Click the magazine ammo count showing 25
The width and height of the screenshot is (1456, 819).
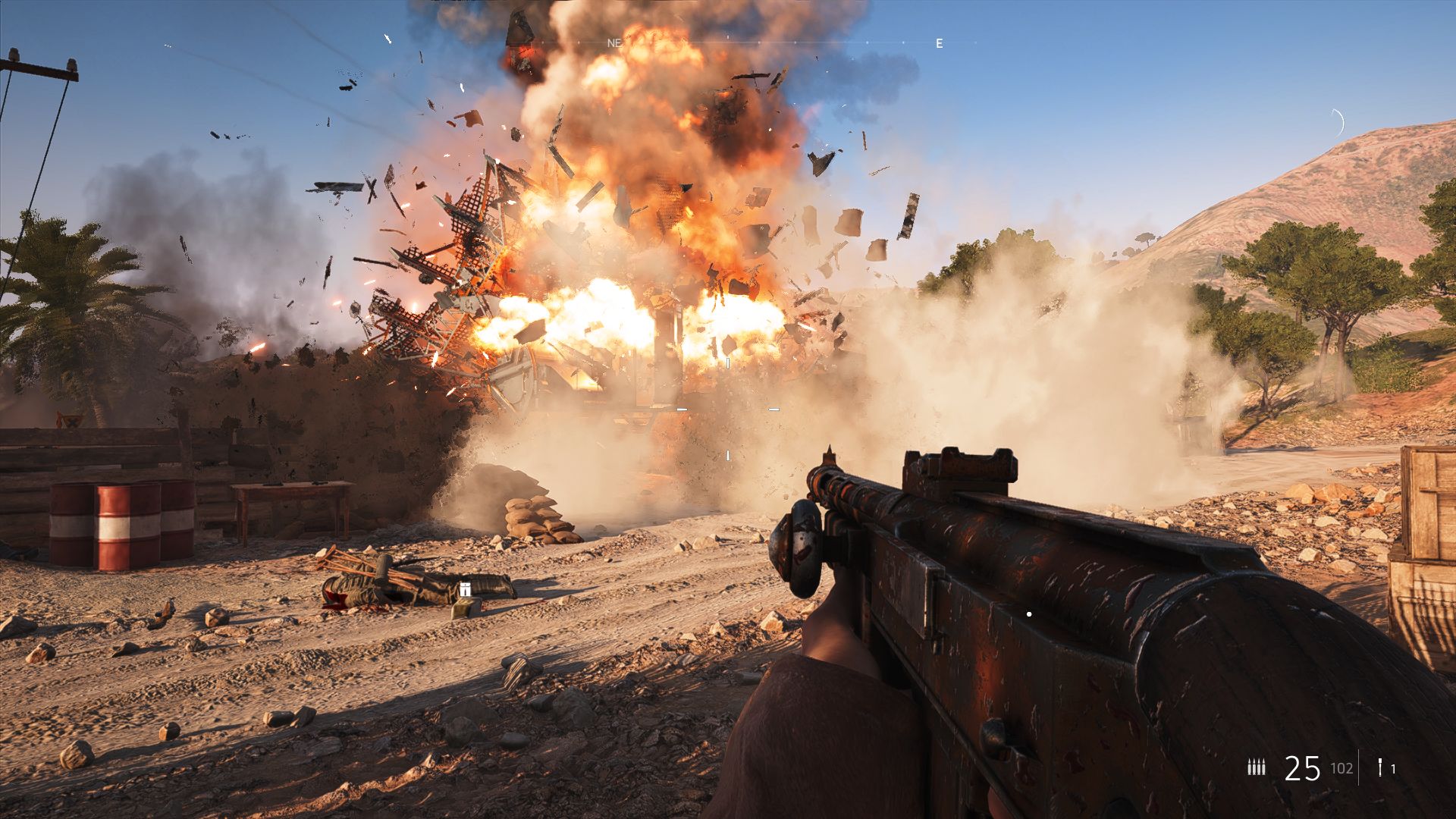(x=1303, y=768)
